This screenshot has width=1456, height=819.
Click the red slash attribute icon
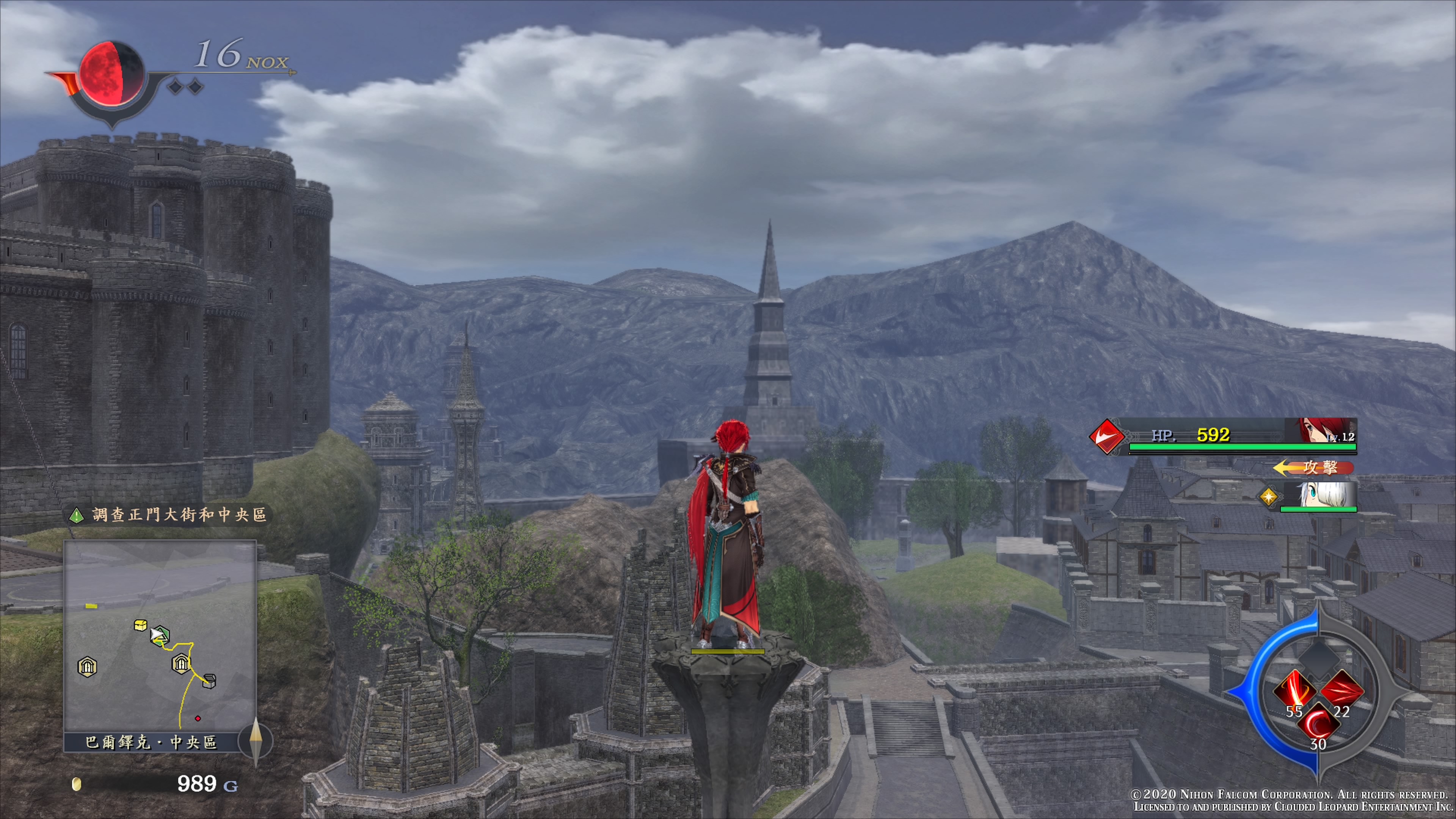click(x=1107, y=436)
